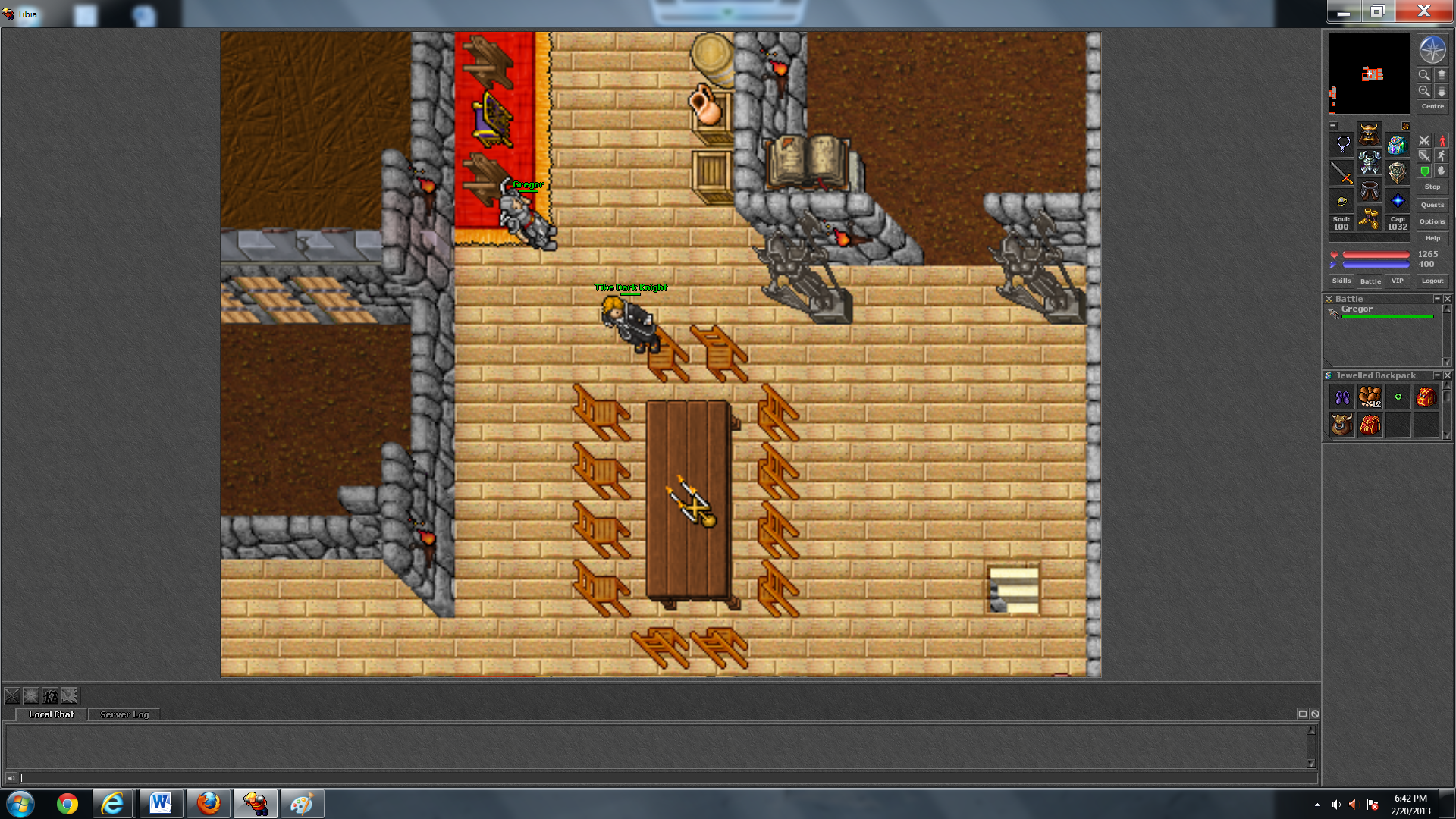Open the Quests log
Screen dimensions: 1456x819
coord(1432,205)
